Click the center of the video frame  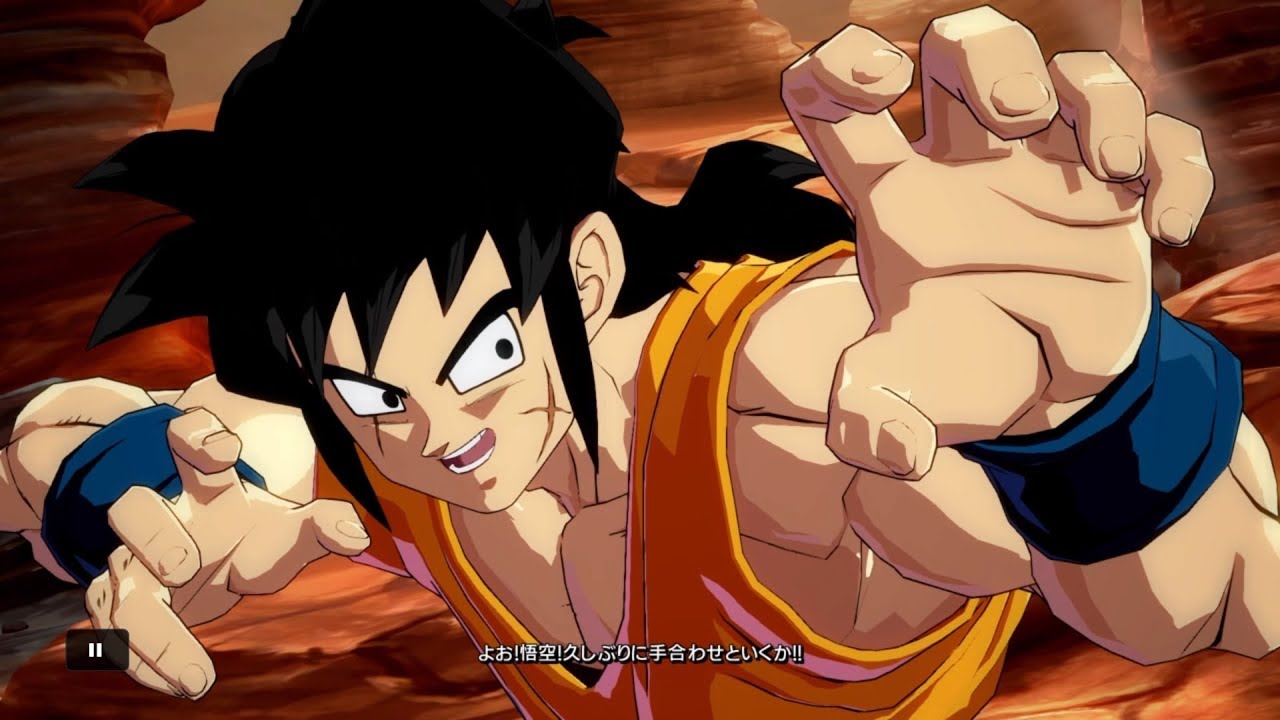(640, 360)
